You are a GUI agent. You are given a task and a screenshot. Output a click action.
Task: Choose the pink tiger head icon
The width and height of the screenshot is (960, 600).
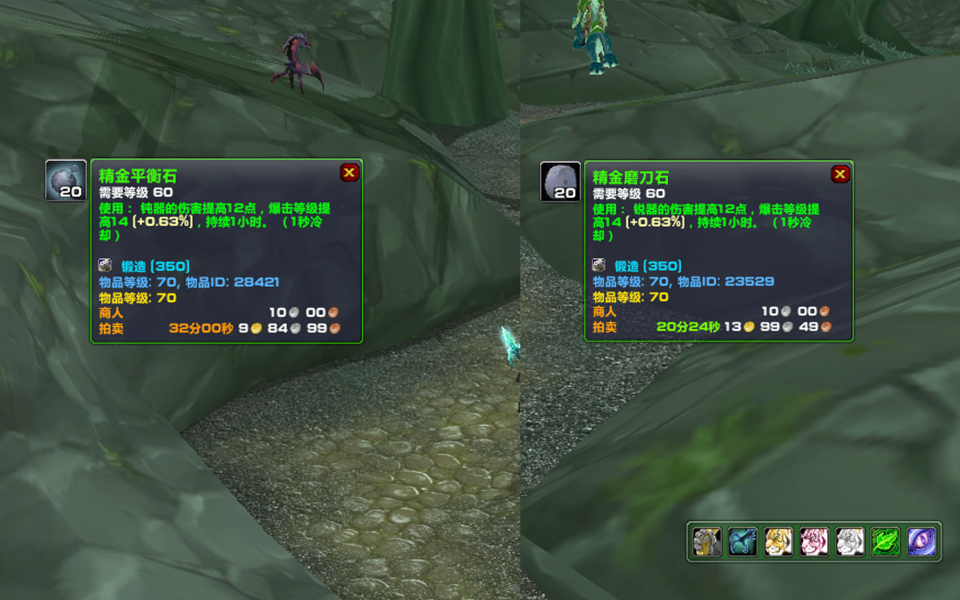[814, 542]
